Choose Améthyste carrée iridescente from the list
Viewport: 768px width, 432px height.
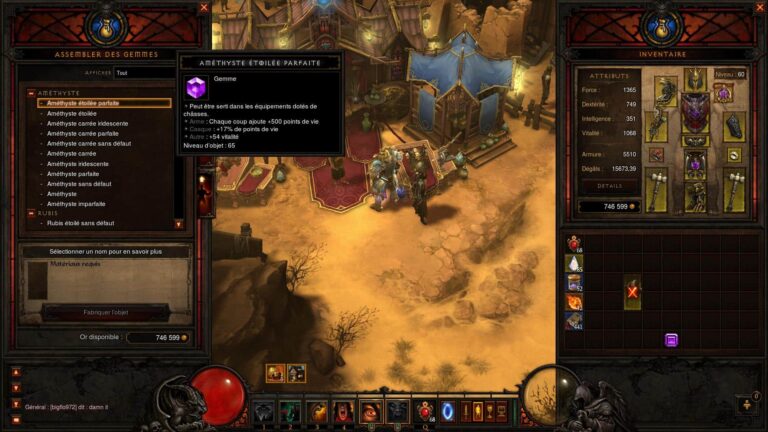click(87, 123)
